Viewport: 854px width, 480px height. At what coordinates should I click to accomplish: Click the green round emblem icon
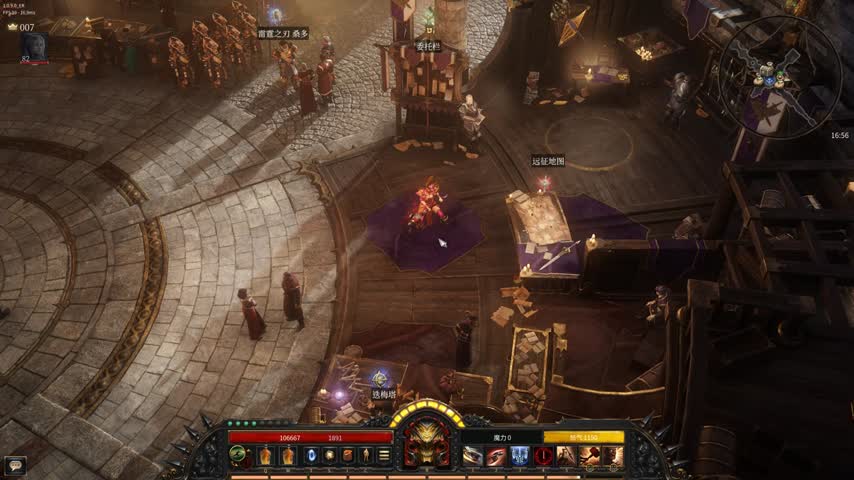click(x=239, y=455)
